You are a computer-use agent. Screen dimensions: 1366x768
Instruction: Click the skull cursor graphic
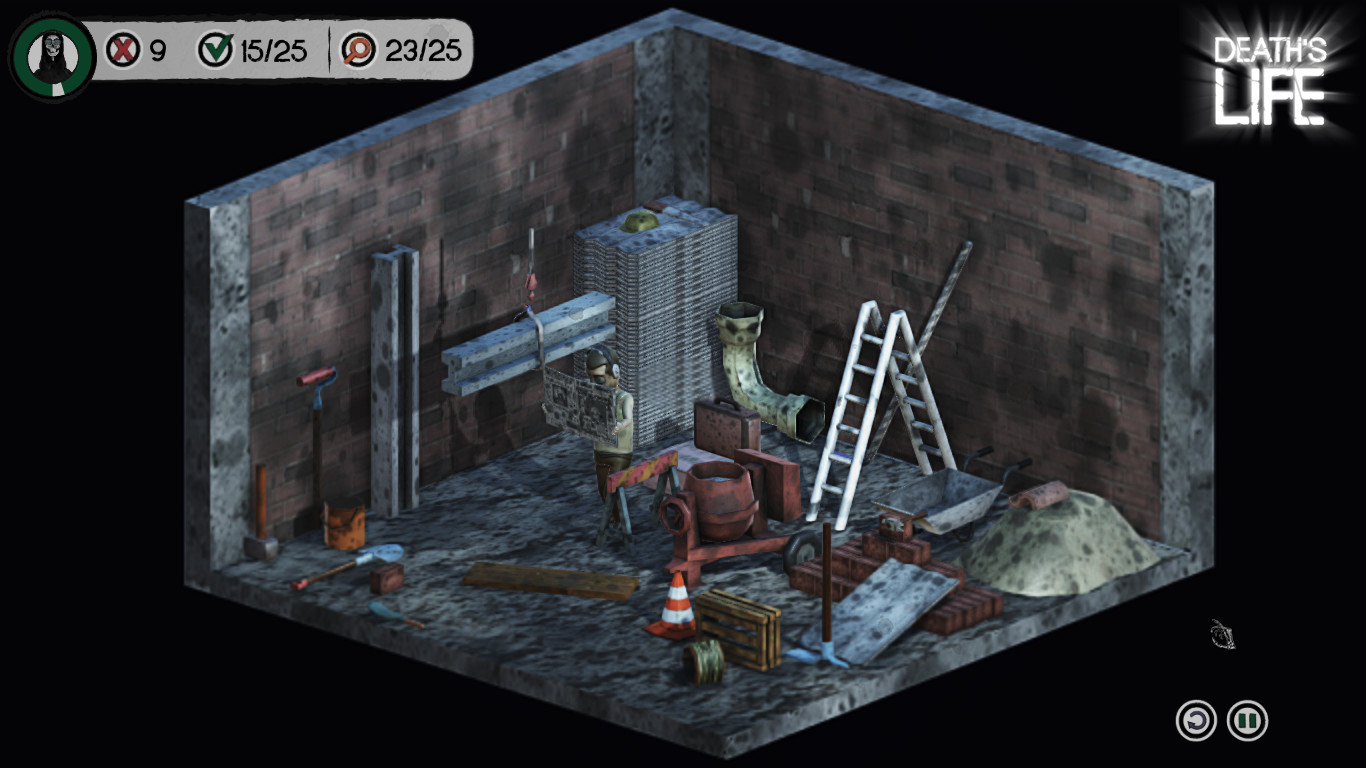(x=1222, y=634)
